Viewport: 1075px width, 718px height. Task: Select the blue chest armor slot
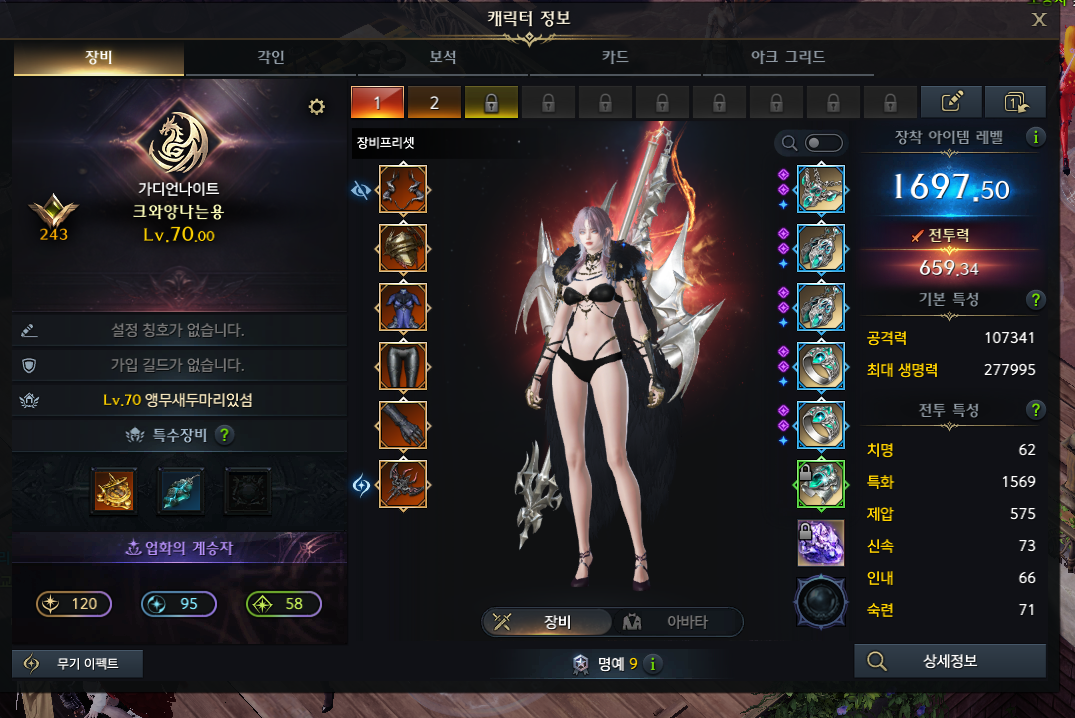point(403,307)
